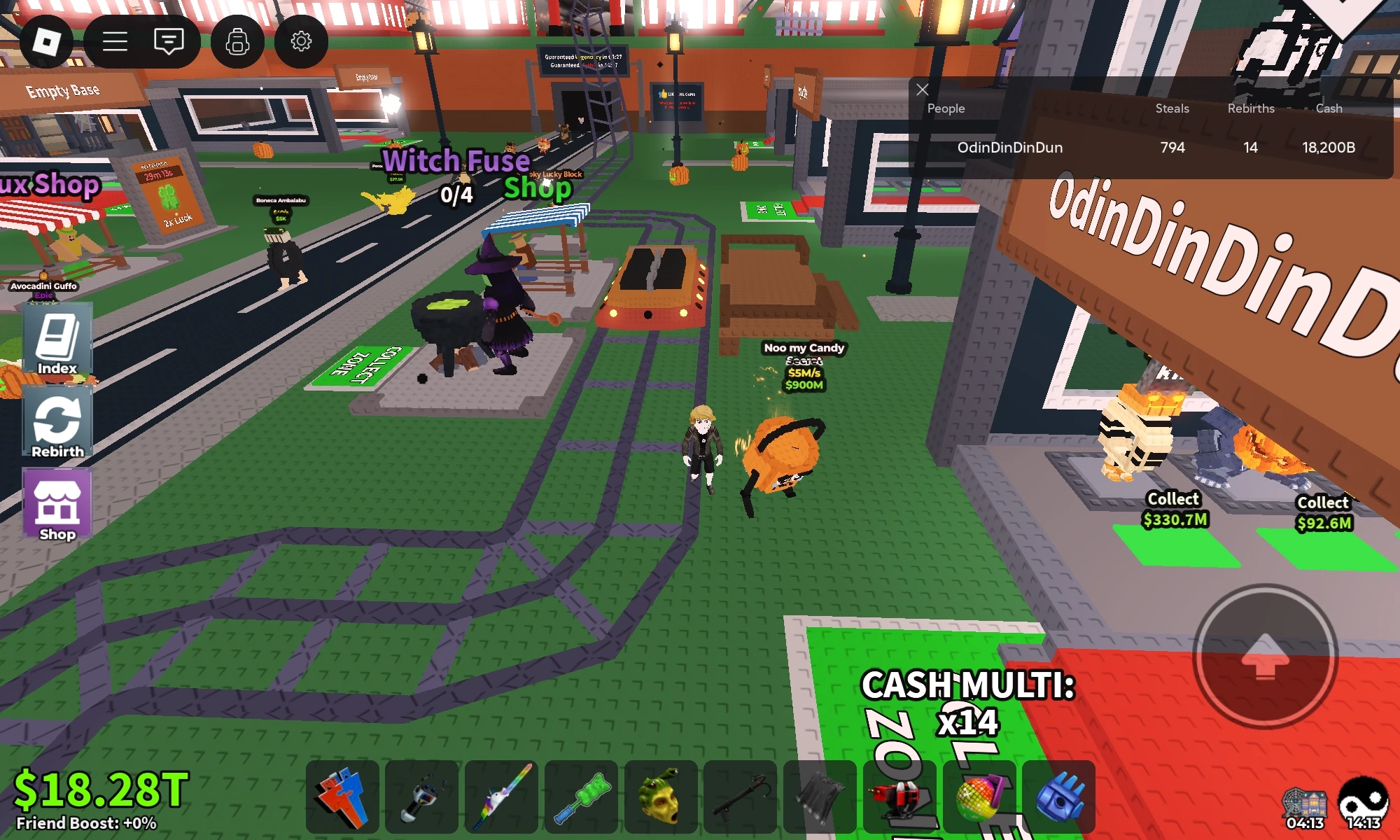Image resolution: width=1400 pixels, height=840 pixels.
Task: Open the Roblox main menu
Action: 48,42
